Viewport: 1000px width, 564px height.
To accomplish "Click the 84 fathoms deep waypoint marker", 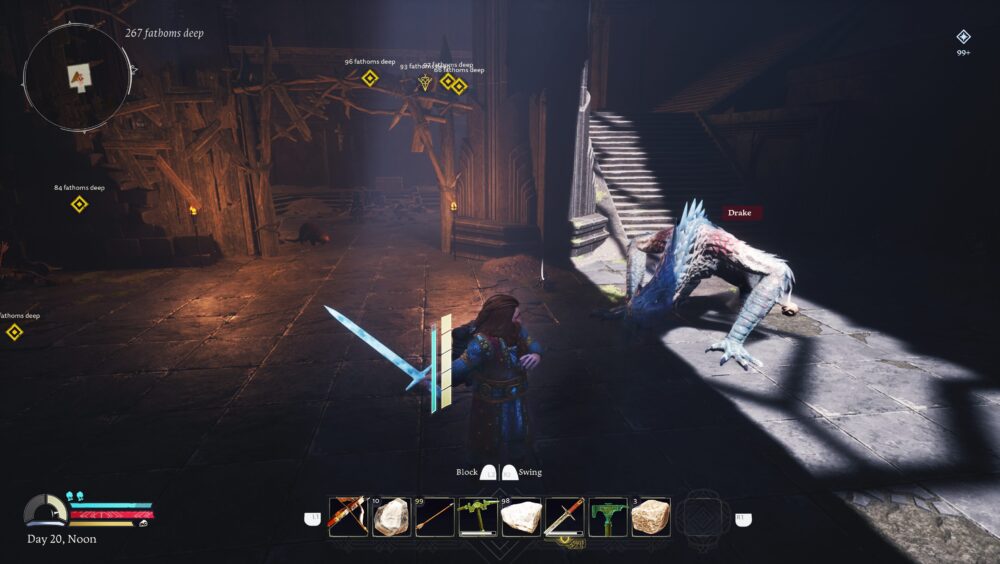I will [79, 204].
